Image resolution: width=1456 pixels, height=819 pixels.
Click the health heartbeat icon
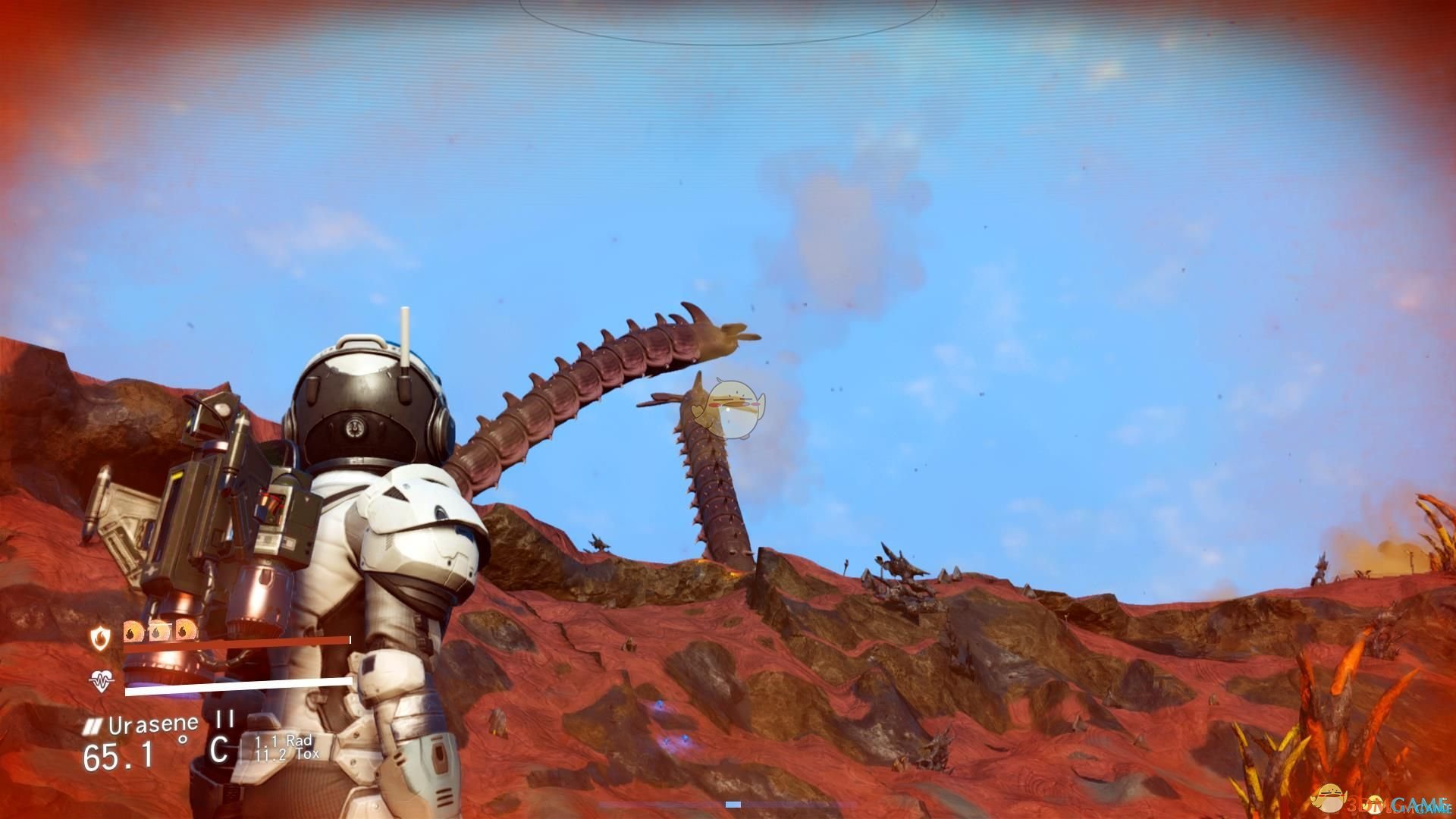click(102, 681)
